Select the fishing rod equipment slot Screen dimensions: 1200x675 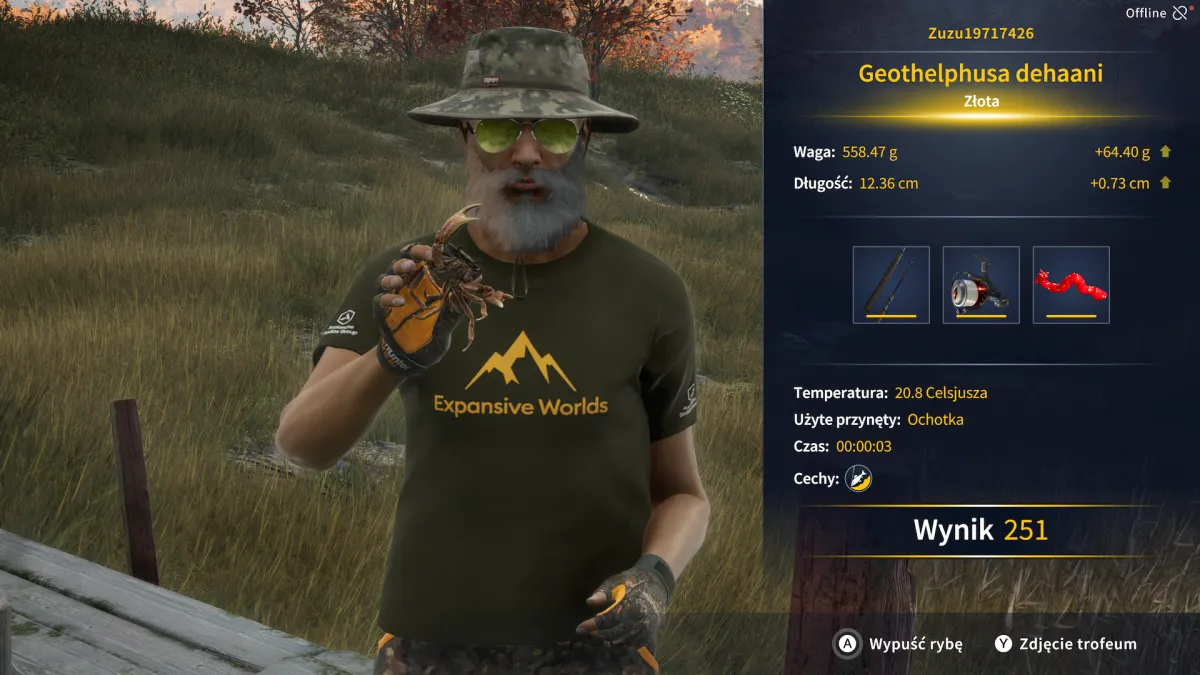click(x=891, y=285)
